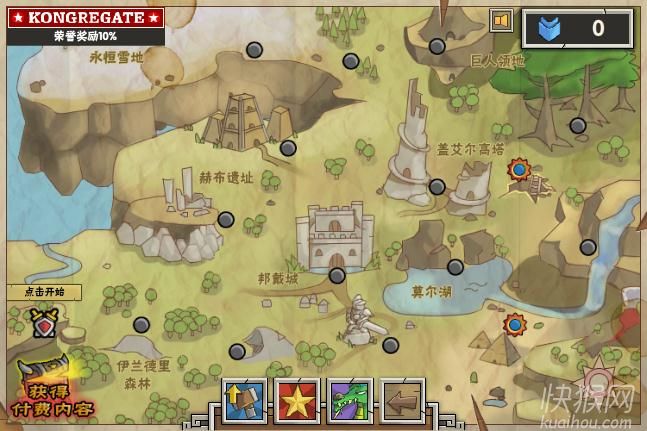Select the blue gear marker by the wooden ladder

pos(518,170)
